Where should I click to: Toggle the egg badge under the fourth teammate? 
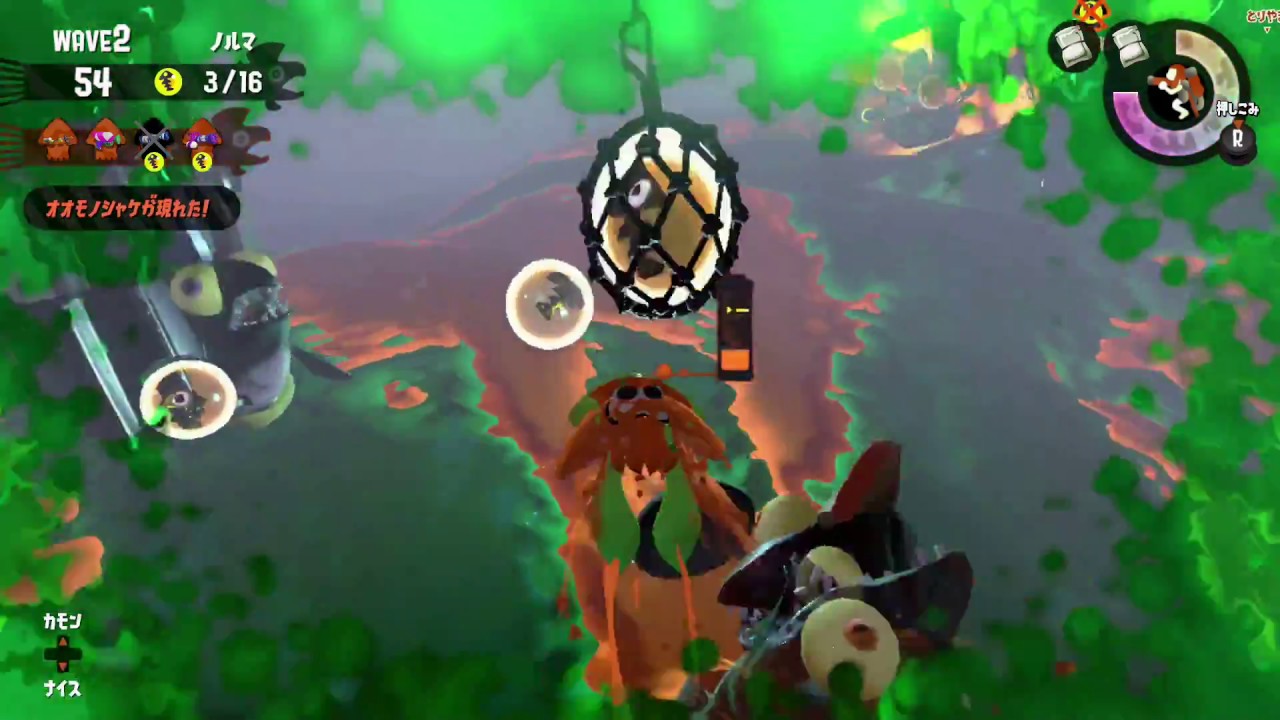pos(202,160)
